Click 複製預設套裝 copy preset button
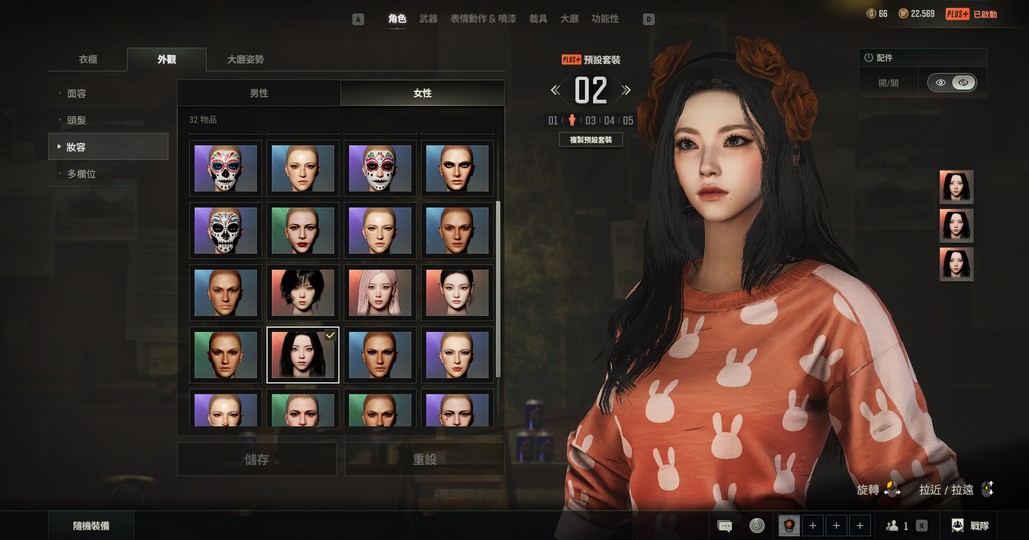 coord(591,140)
